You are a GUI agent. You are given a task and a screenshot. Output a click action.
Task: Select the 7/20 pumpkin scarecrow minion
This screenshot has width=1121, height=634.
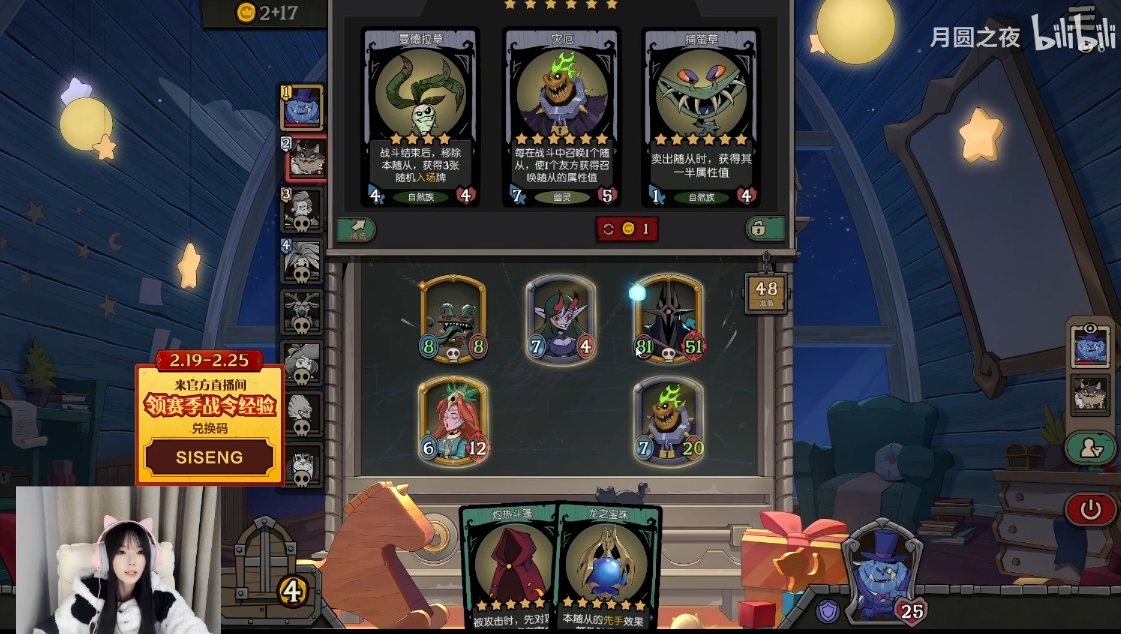point(669,419)
